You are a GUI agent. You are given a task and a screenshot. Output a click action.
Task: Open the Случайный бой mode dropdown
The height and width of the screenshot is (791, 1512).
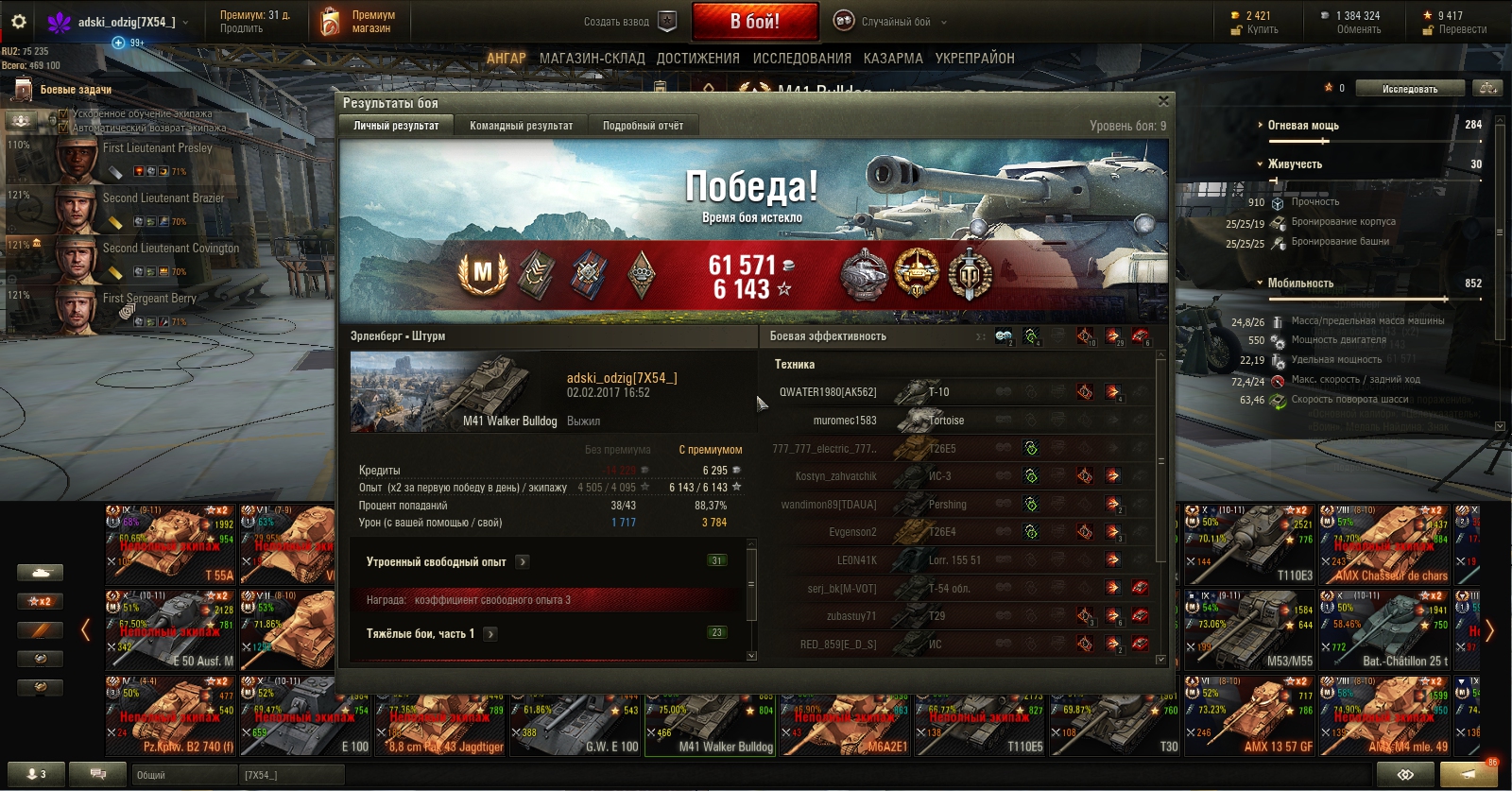point(892,22)
